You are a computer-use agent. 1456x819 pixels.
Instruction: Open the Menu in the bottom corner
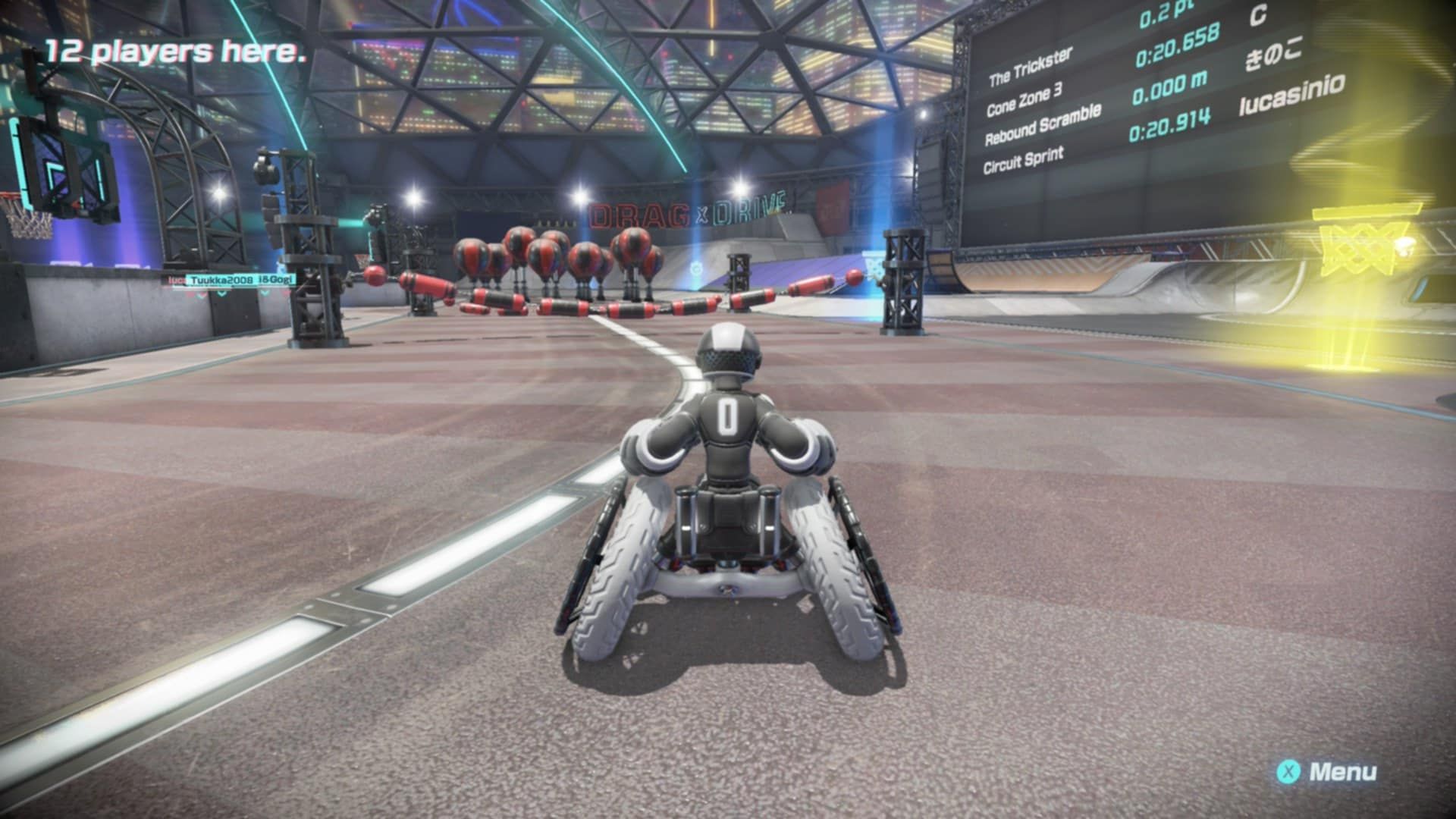click(x=1327, y=773)
